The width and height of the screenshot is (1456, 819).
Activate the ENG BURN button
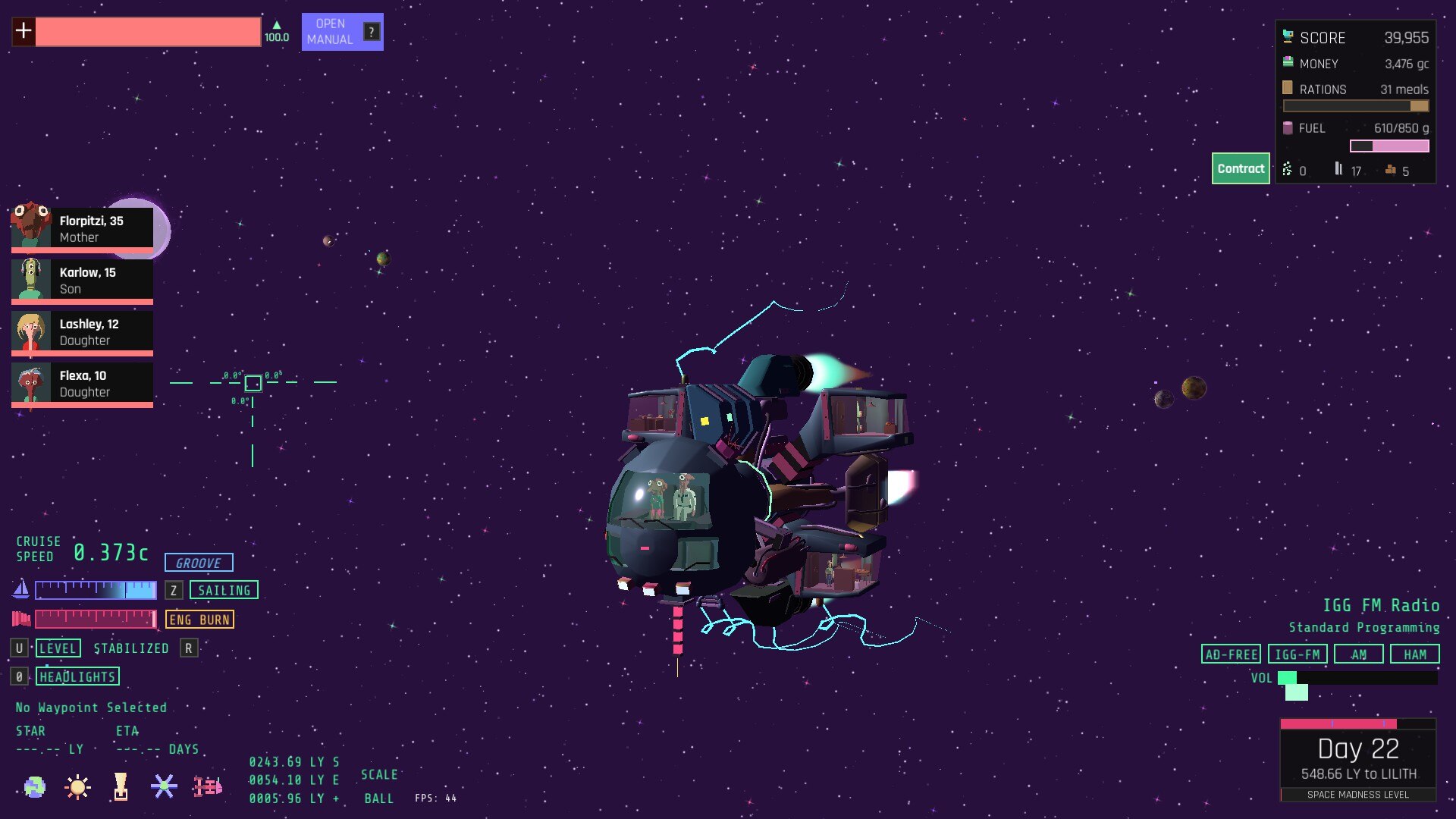pyautogui.click(x=199, y=620)
